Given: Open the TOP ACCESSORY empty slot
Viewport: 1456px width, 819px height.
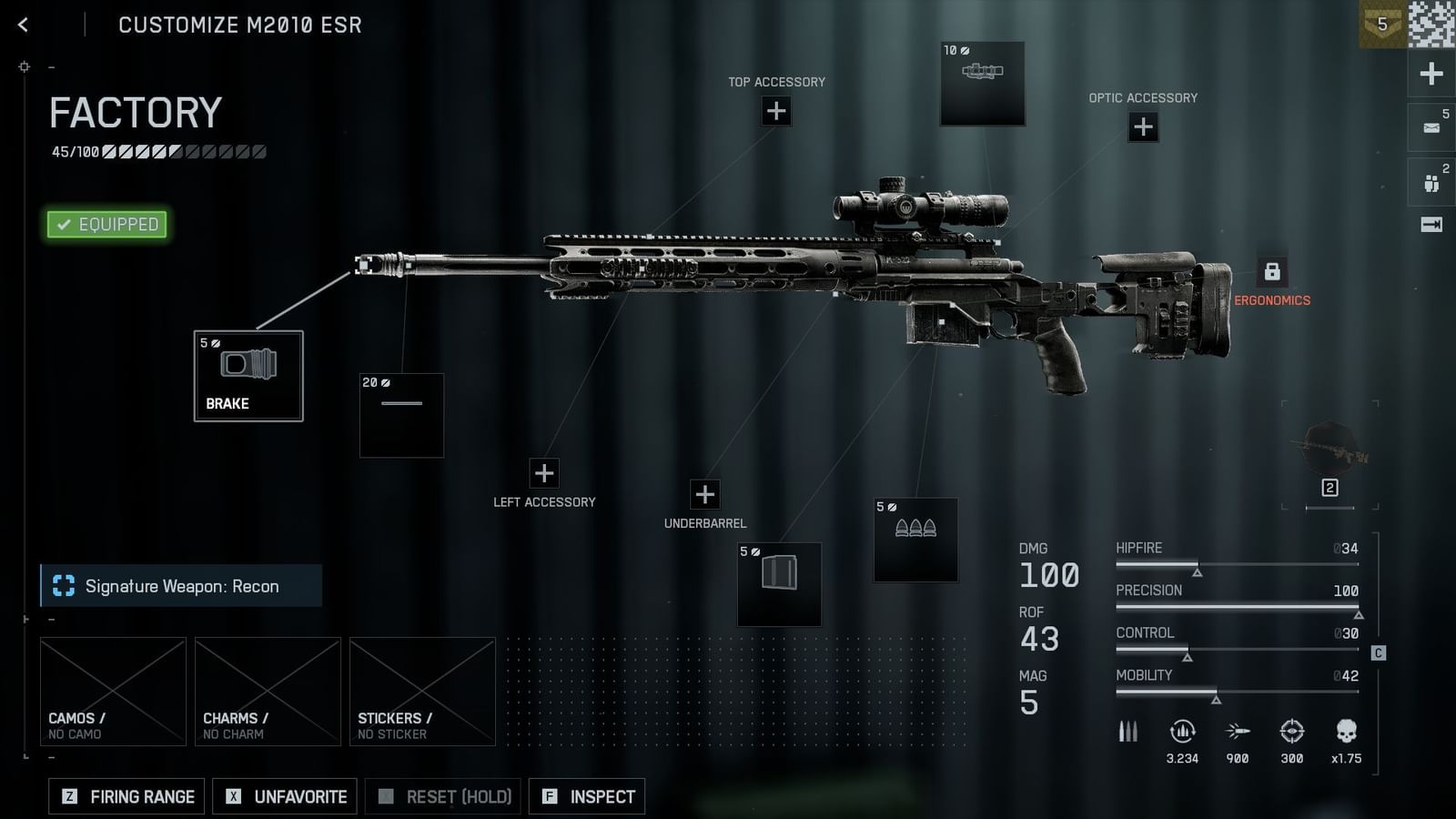Looking at the screenshot, I should (x=776, y=111).
